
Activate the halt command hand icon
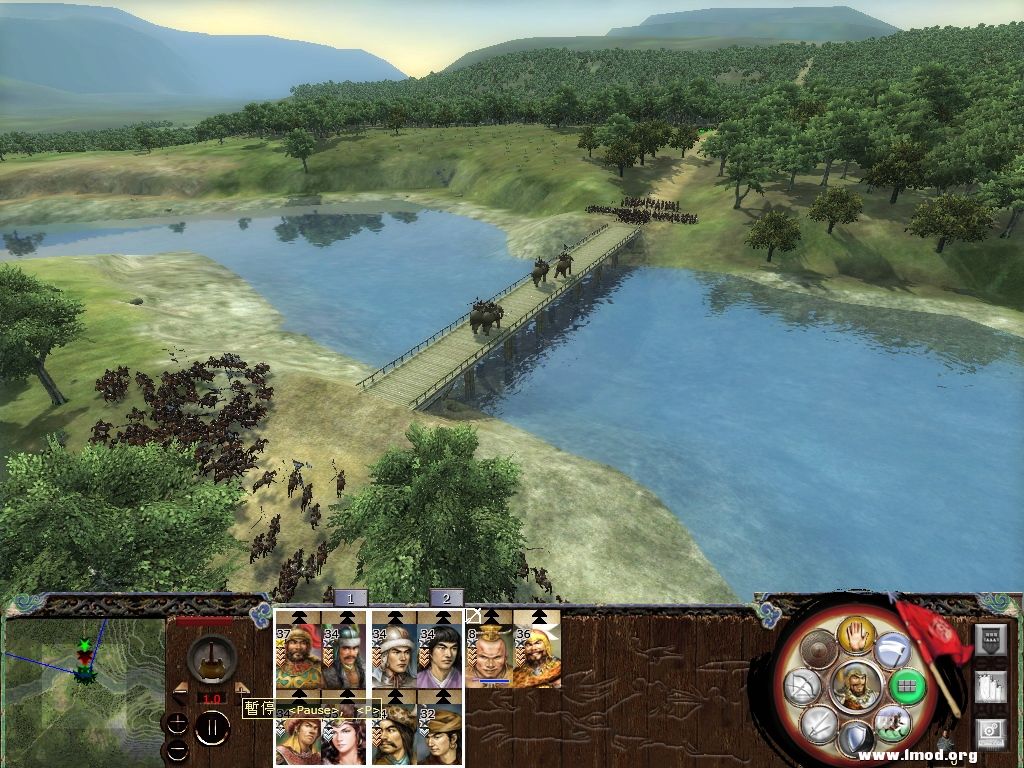click(x=856, y=634)
